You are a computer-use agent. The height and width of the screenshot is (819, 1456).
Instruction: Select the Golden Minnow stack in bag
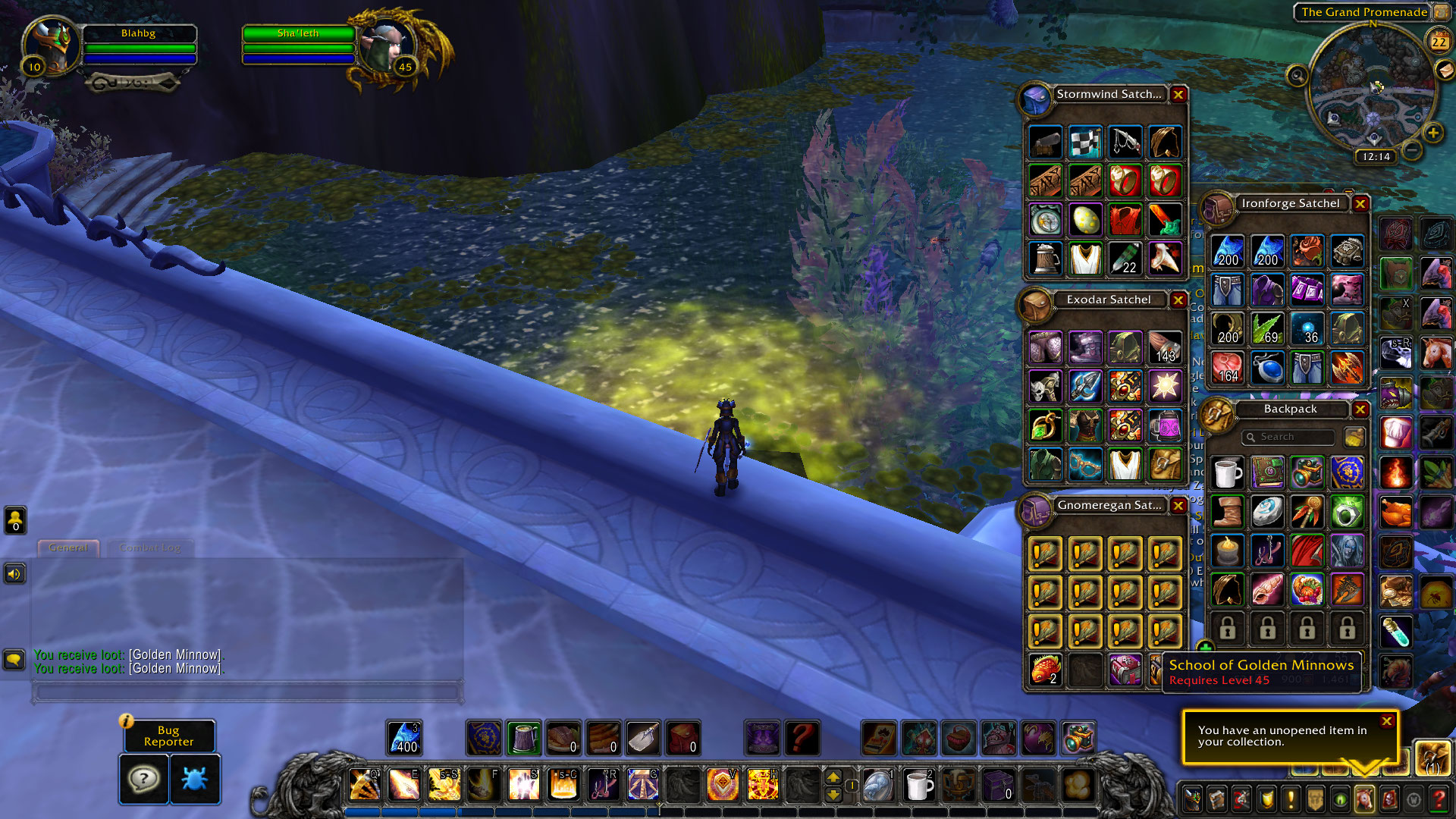(1045, 670)
